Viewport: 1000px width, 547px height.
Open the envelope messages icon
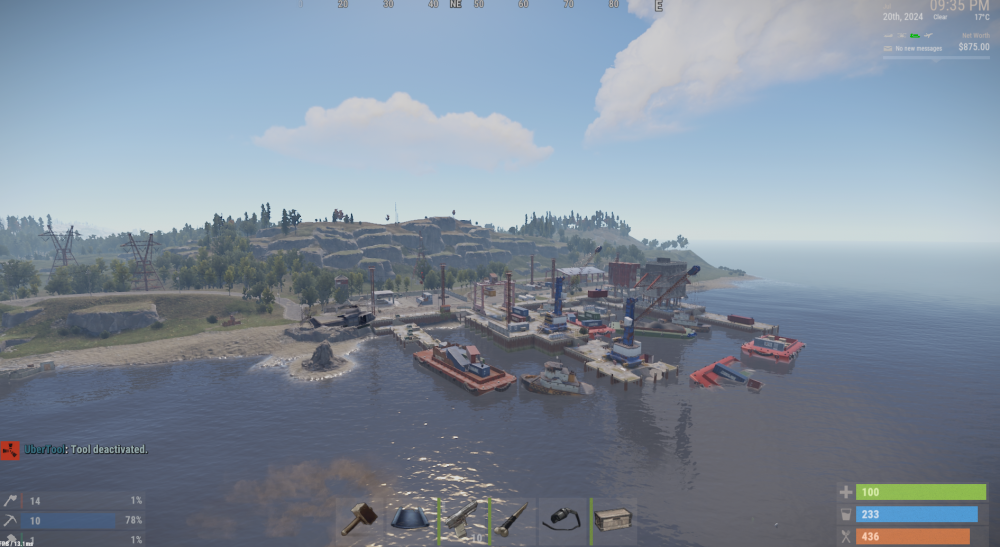[x=888, y=48]
